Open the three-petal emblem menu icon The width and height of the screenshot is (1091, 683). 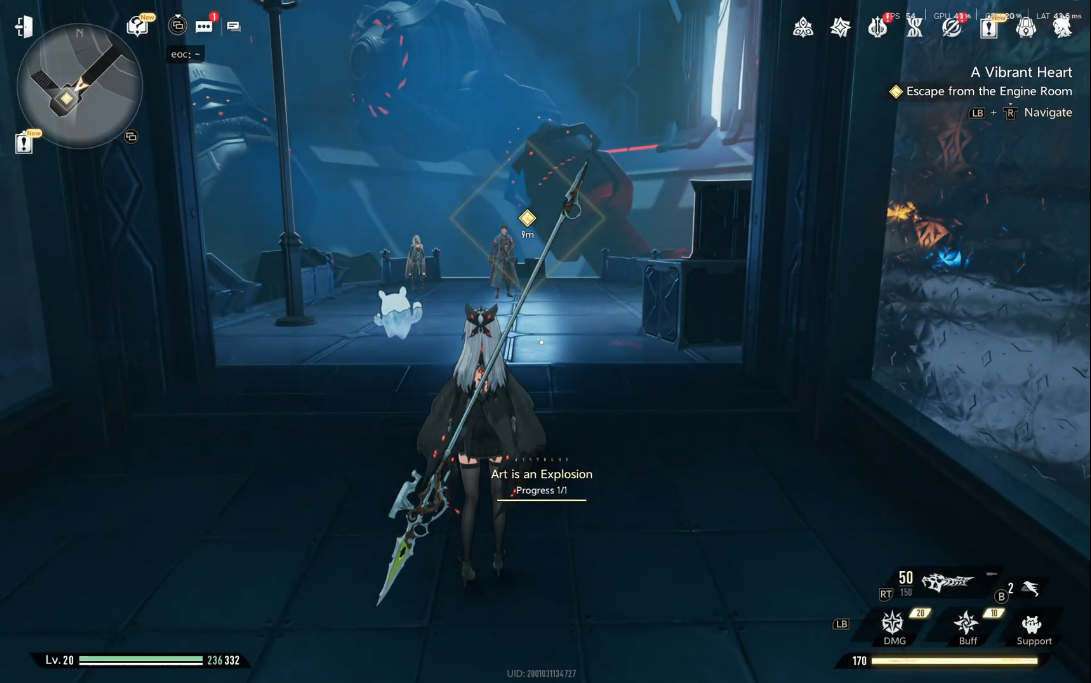coord(803,27)
